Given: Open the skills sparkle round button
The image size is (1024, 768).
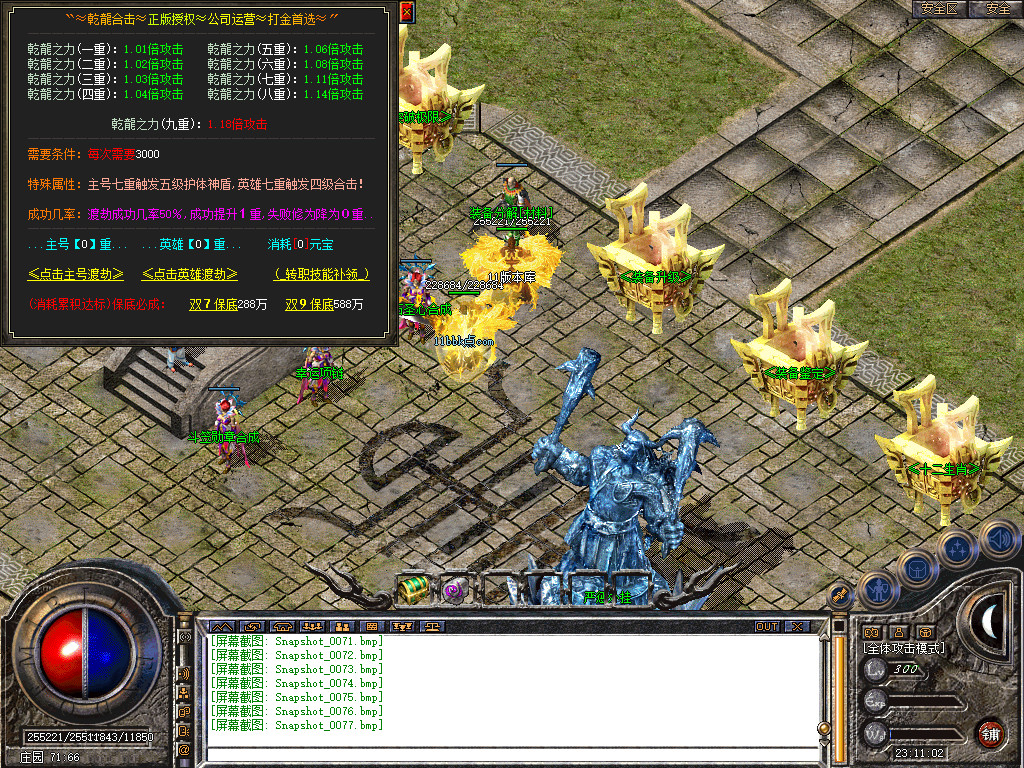Looking at the screenshot, I should click(957, 547).
